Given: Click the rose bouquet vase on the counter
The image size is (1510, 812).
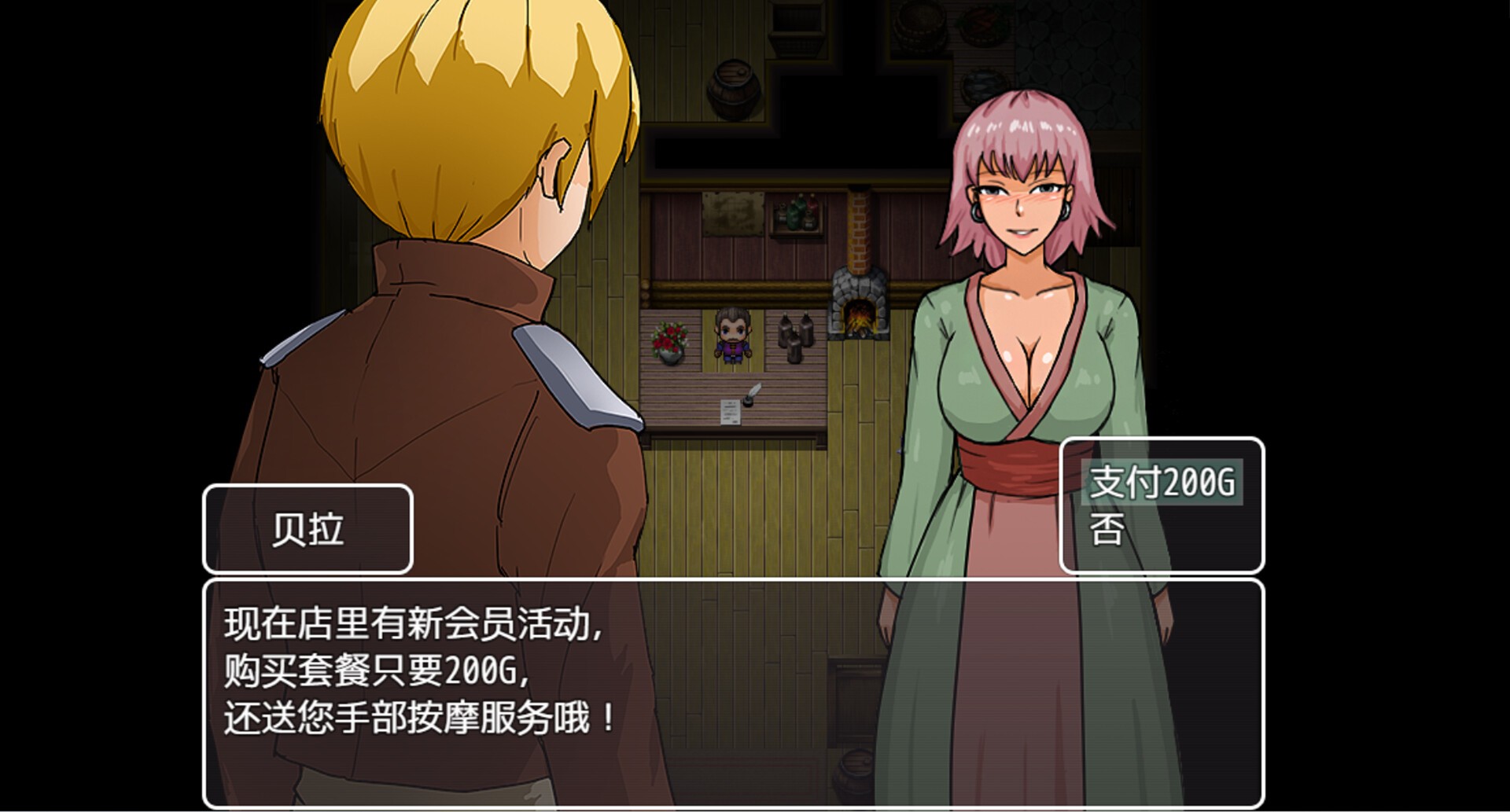Looking at the screenshot, I should [668, 342].
